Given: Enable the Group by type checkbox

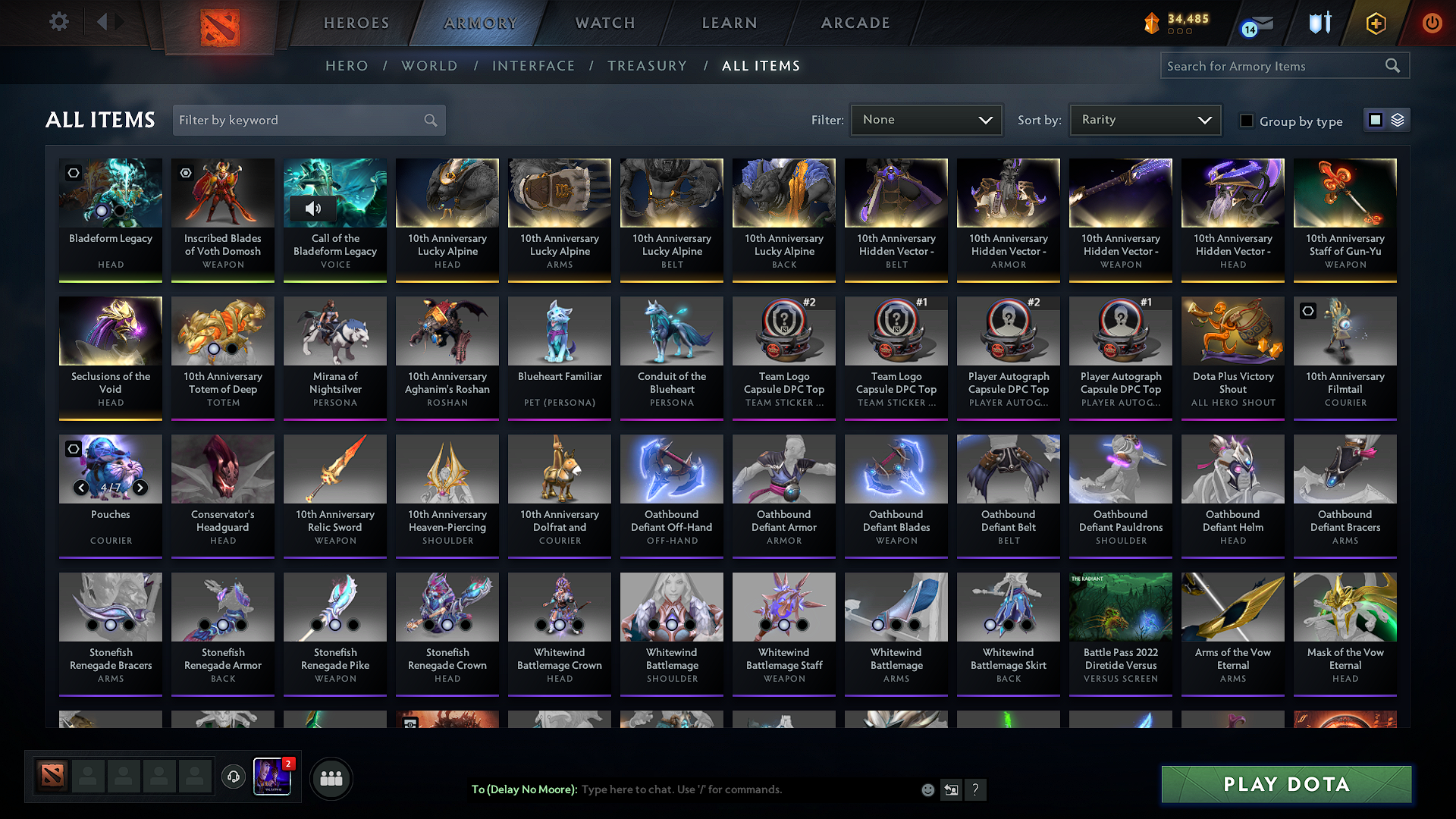Looking at the screenshot, I should [1246, 120].
